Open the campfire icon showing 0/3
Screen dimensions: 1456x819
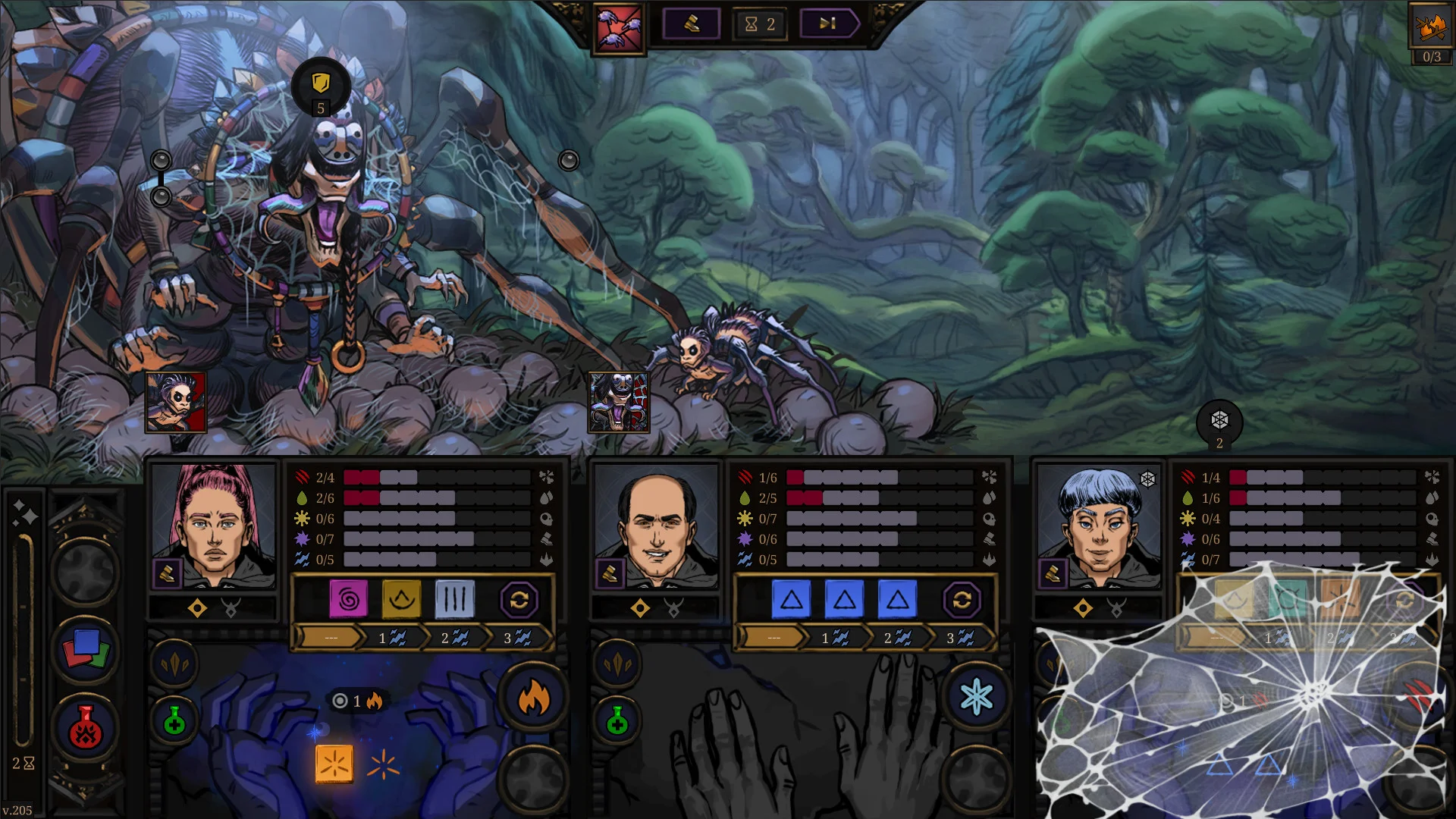pos(1431,27)
